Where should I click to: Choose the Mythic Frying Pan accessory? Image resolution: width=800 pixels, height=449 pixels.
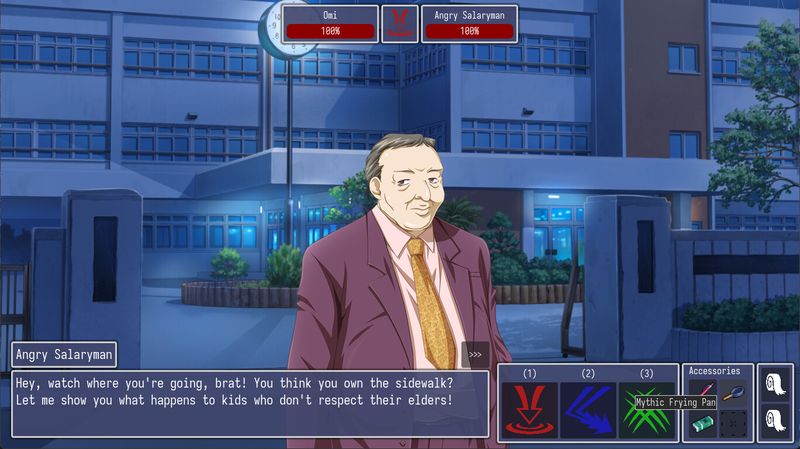point(733,391)
